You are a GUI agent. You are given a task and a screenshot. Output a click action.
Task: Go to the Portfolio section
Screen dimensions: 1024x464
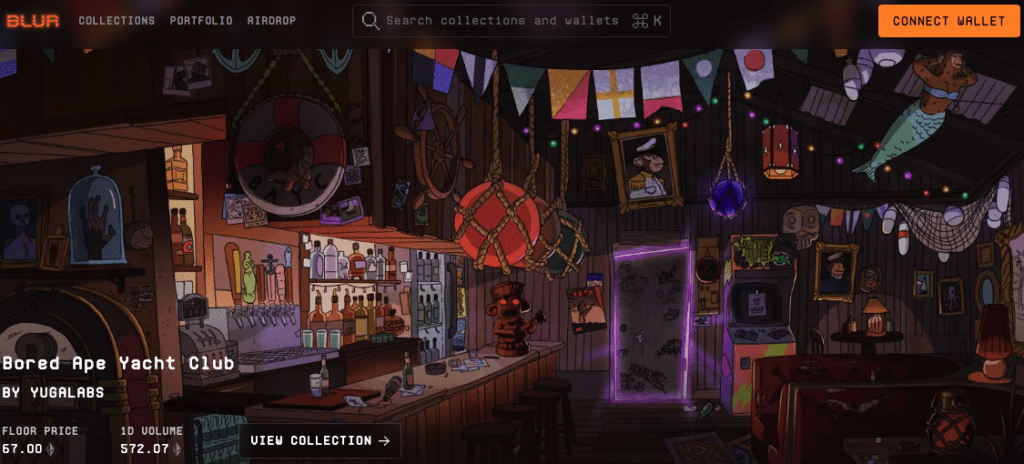click(201, 21)
